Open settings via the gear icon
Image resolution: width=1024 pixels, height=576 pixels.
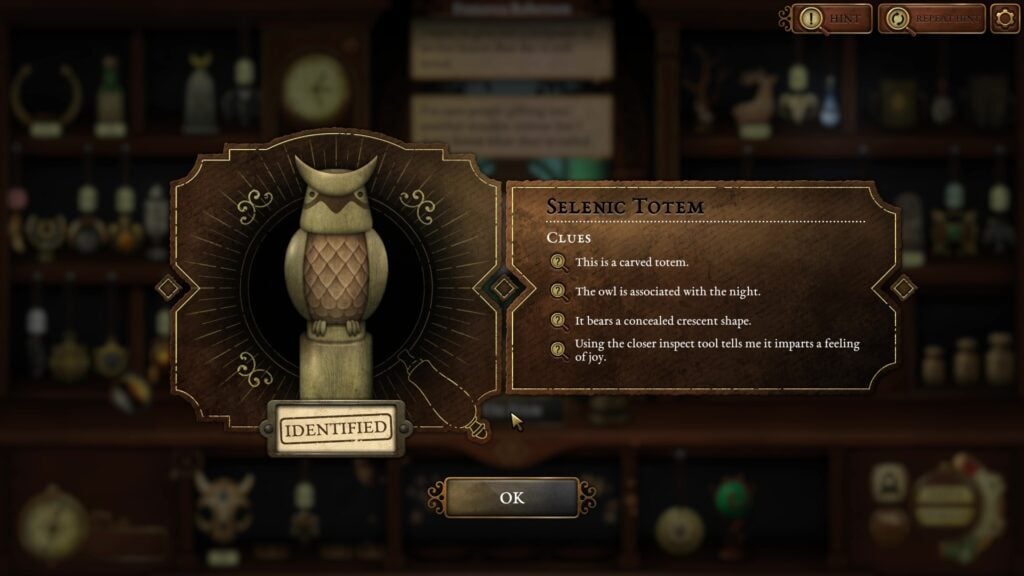click(1004, 18)
